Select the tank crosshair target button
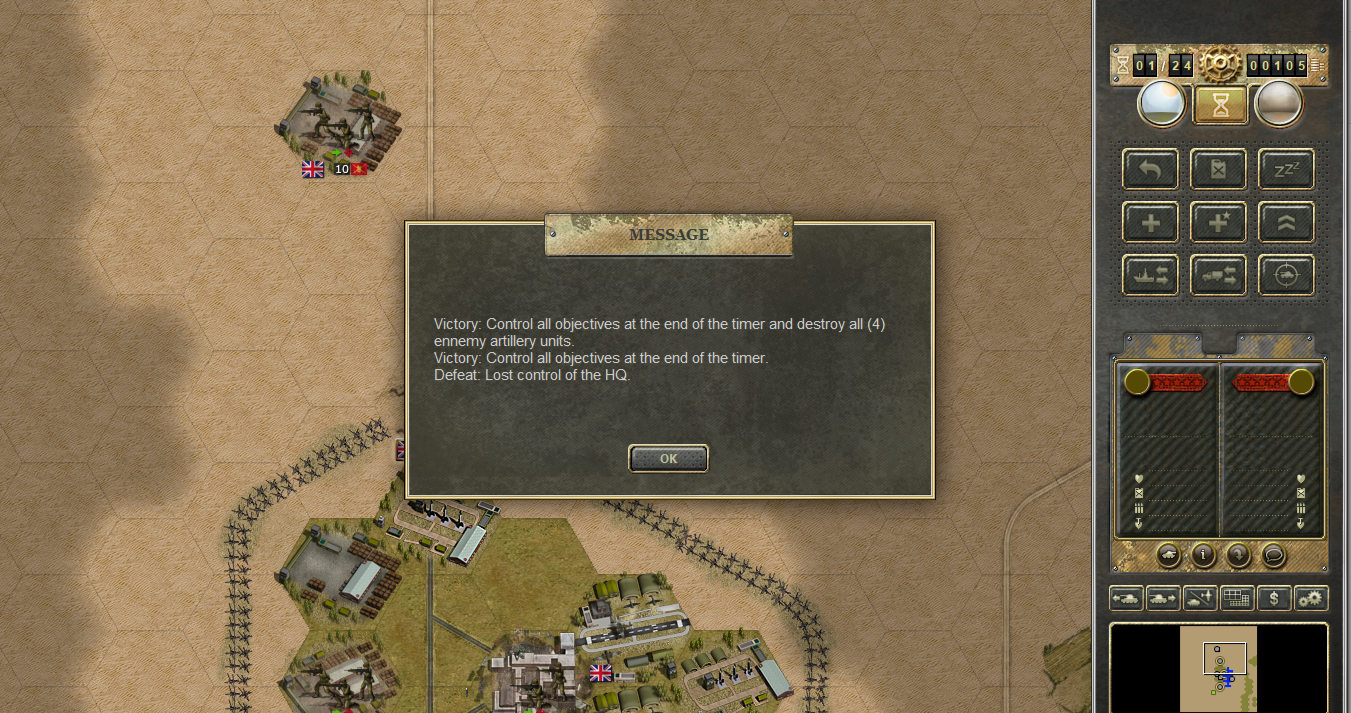 pos(1286,275)
